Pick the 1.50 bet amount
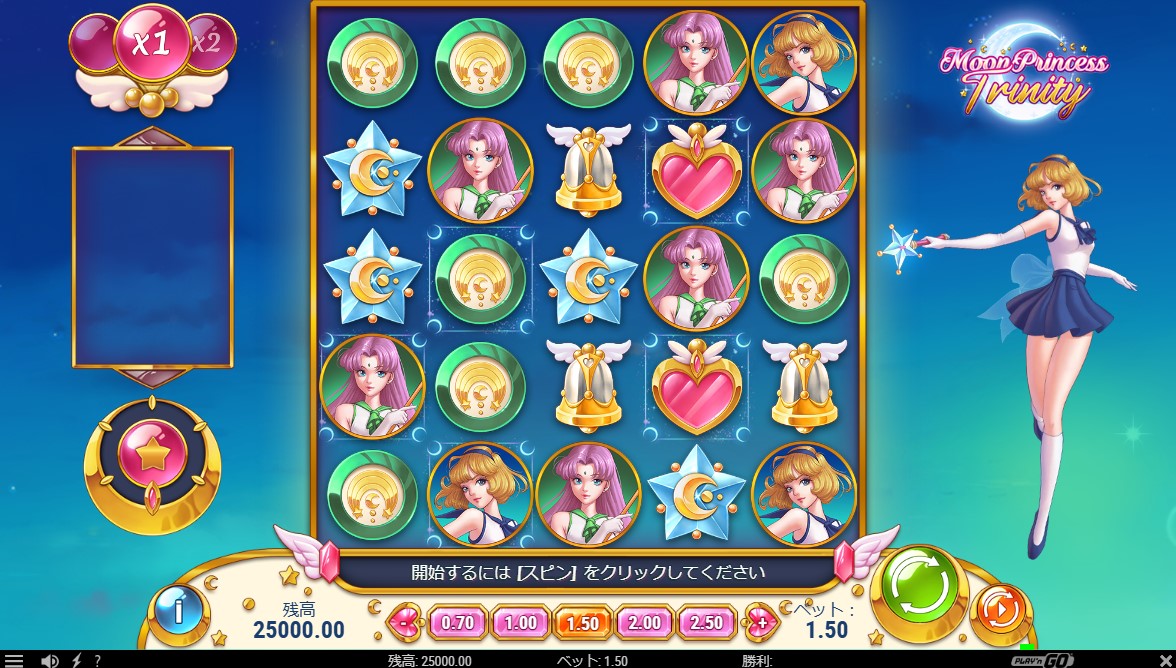The height and width of the screenshot is (668, 1176). [x=582, y=622]
